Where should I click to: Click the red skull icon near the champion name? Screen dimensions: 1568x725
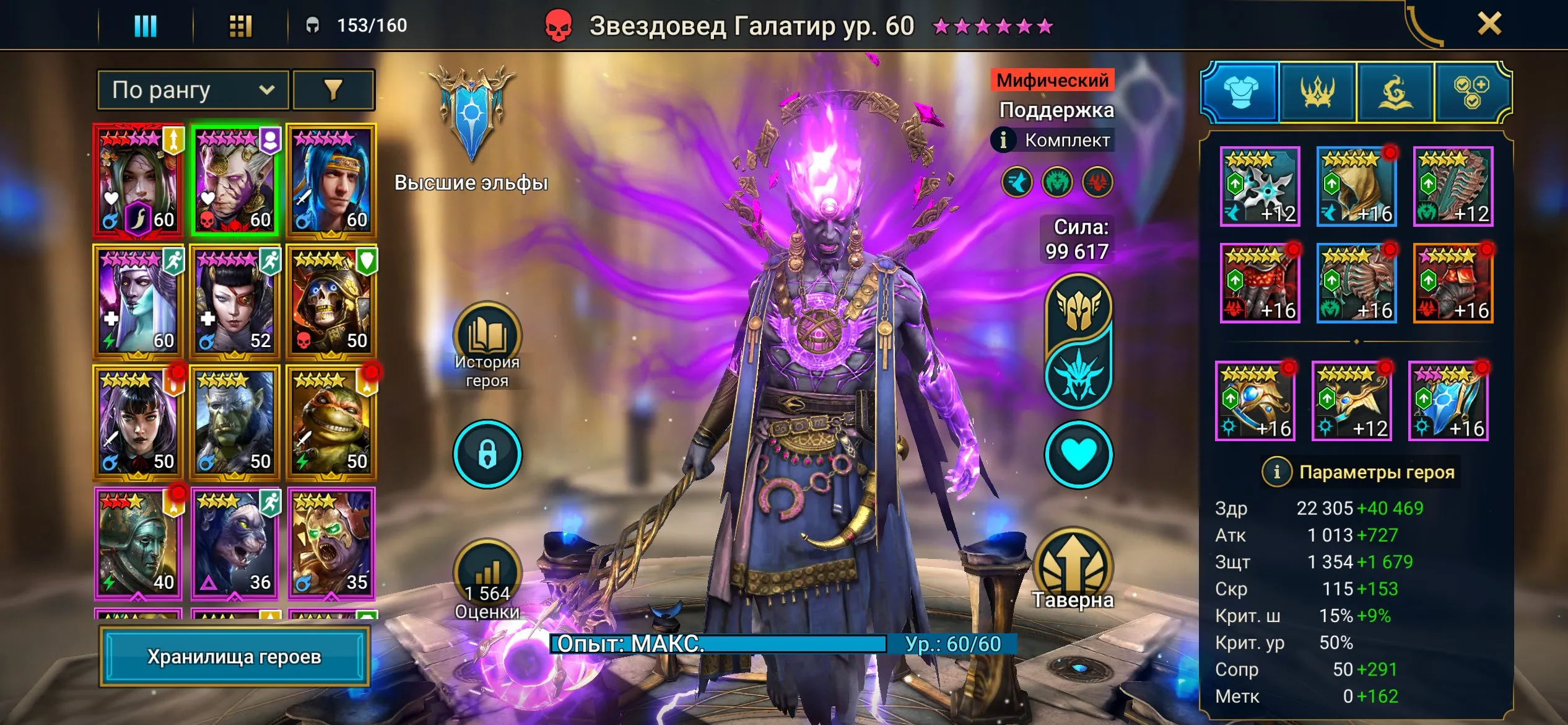coord(558,25)
